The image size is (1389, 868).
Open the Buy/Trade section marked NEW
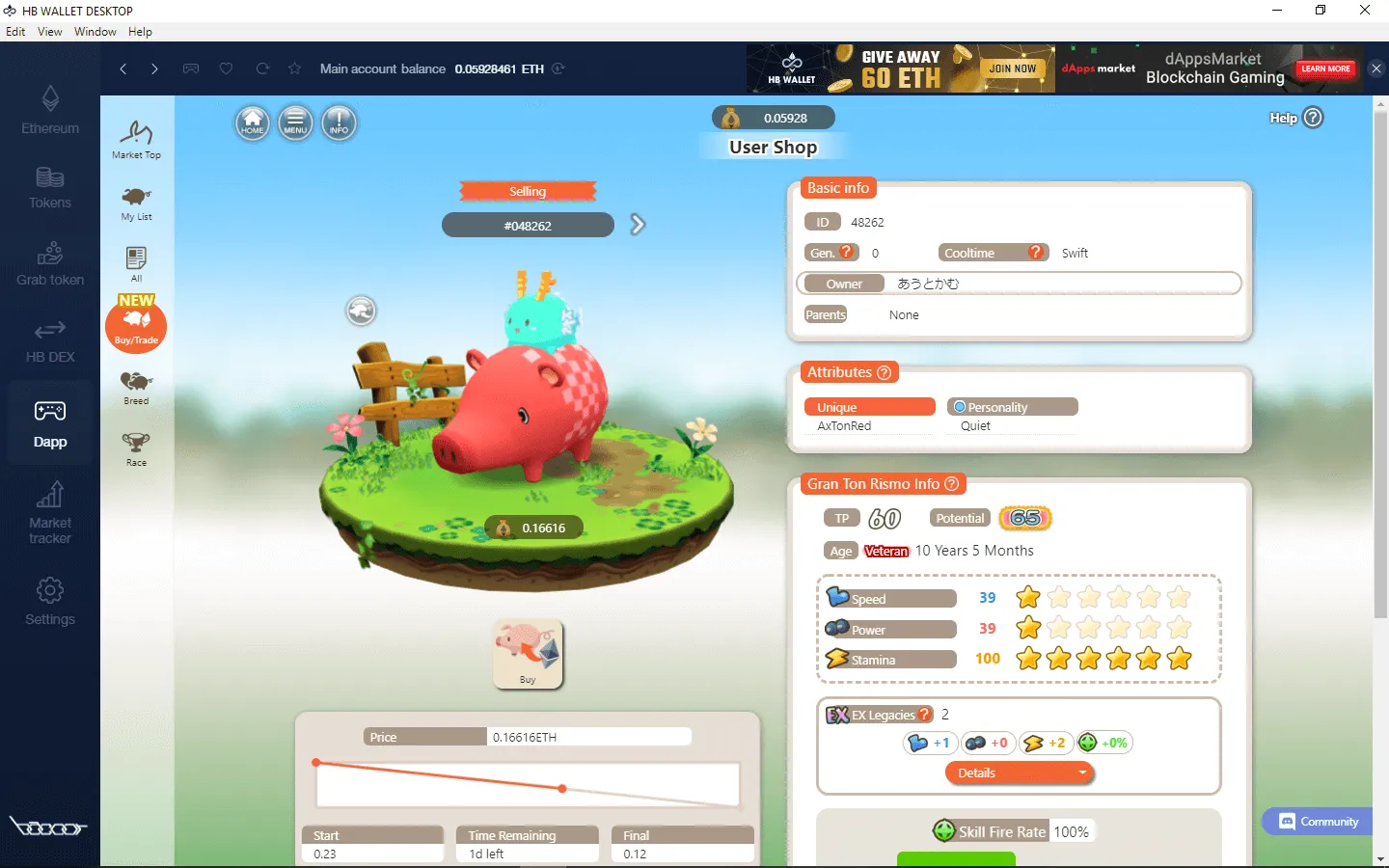(136, 325)
